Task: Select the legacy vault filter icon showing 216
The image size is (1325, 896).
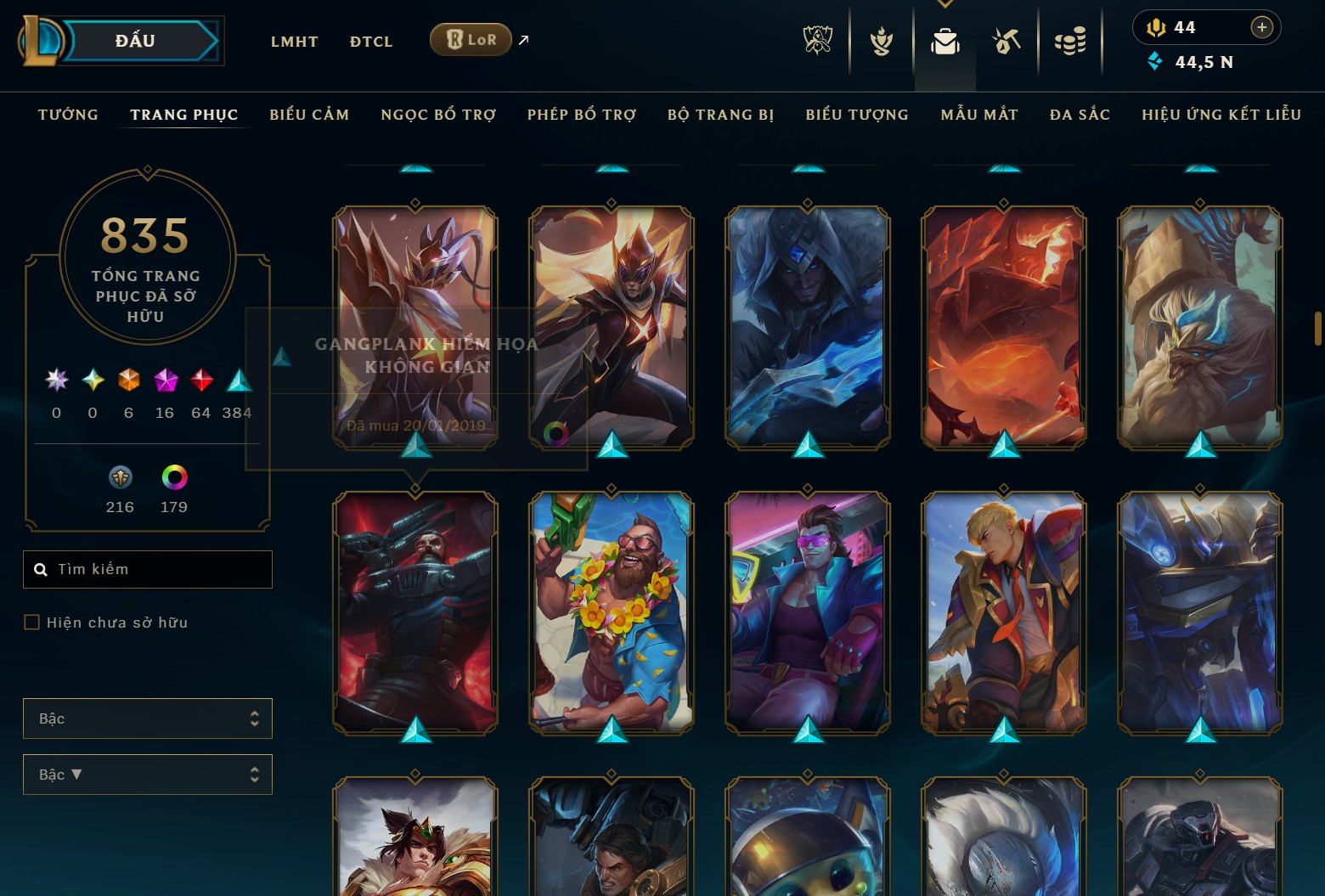Action: click(x=120, y=477)
